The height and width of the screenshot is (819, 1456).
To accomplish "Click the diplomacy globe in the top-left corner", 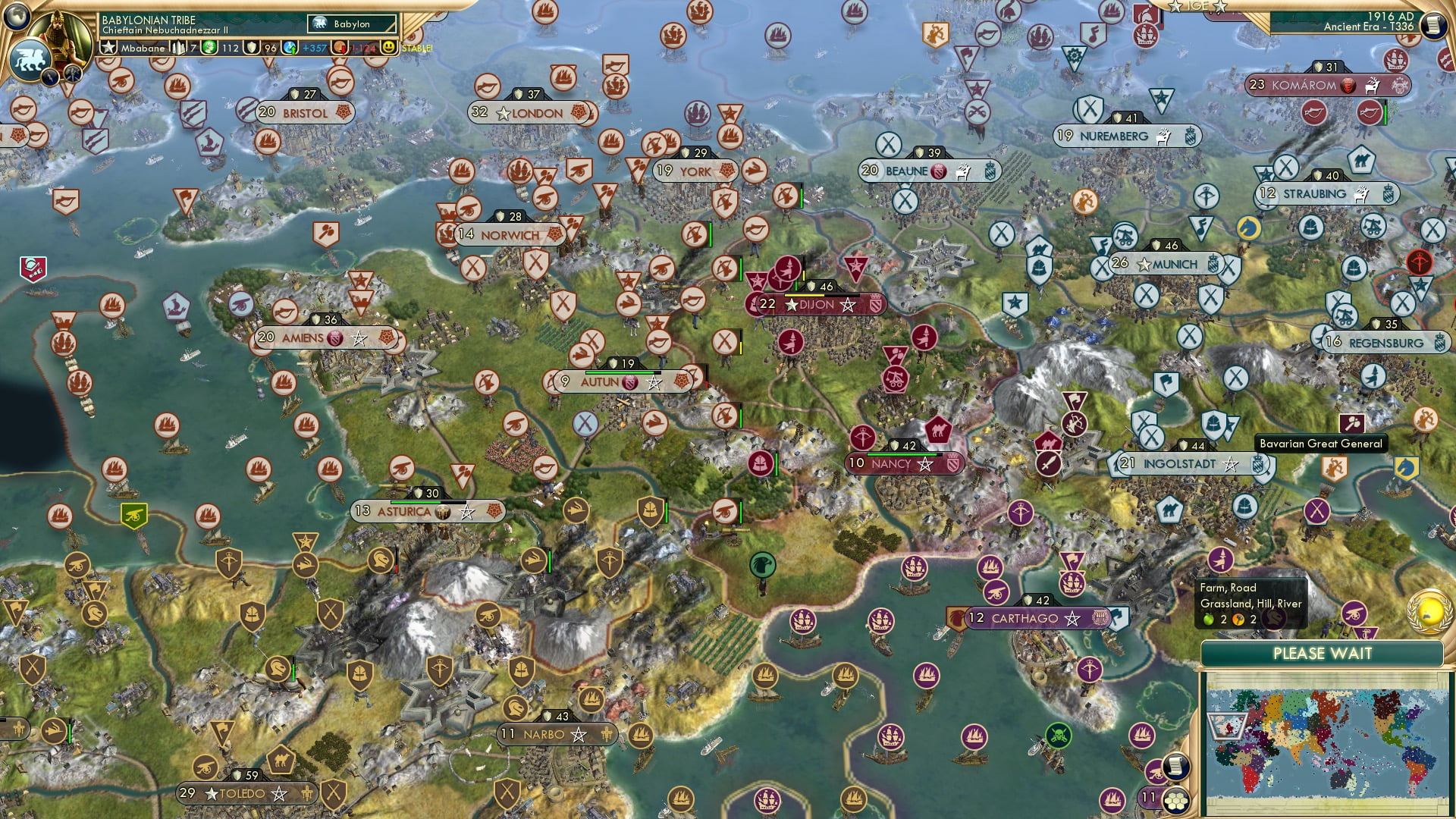I will click(16, 17).
